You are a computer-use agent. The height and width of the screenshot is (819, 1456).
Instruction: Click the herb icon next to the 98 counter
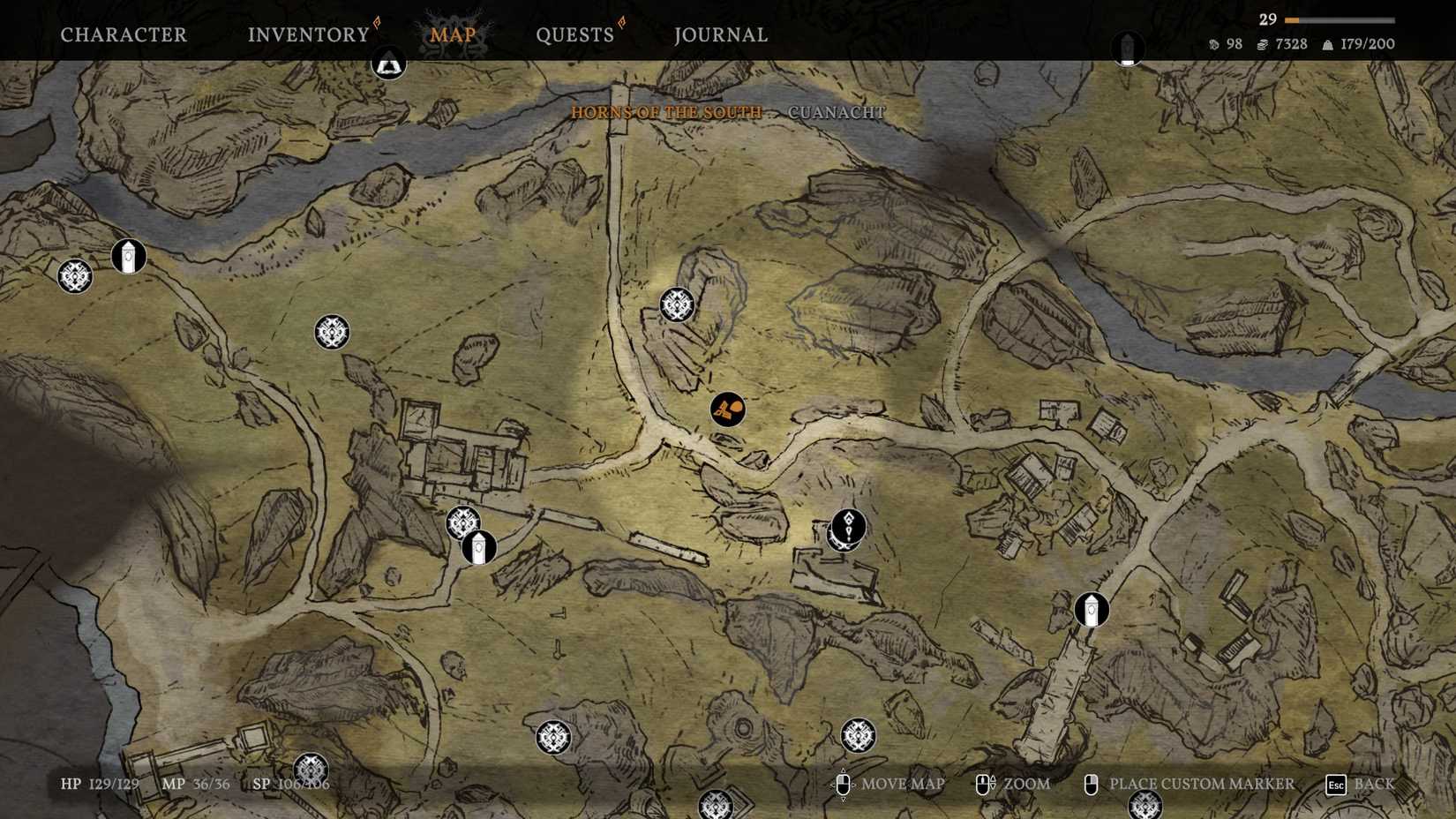(x=1215, y=43)
